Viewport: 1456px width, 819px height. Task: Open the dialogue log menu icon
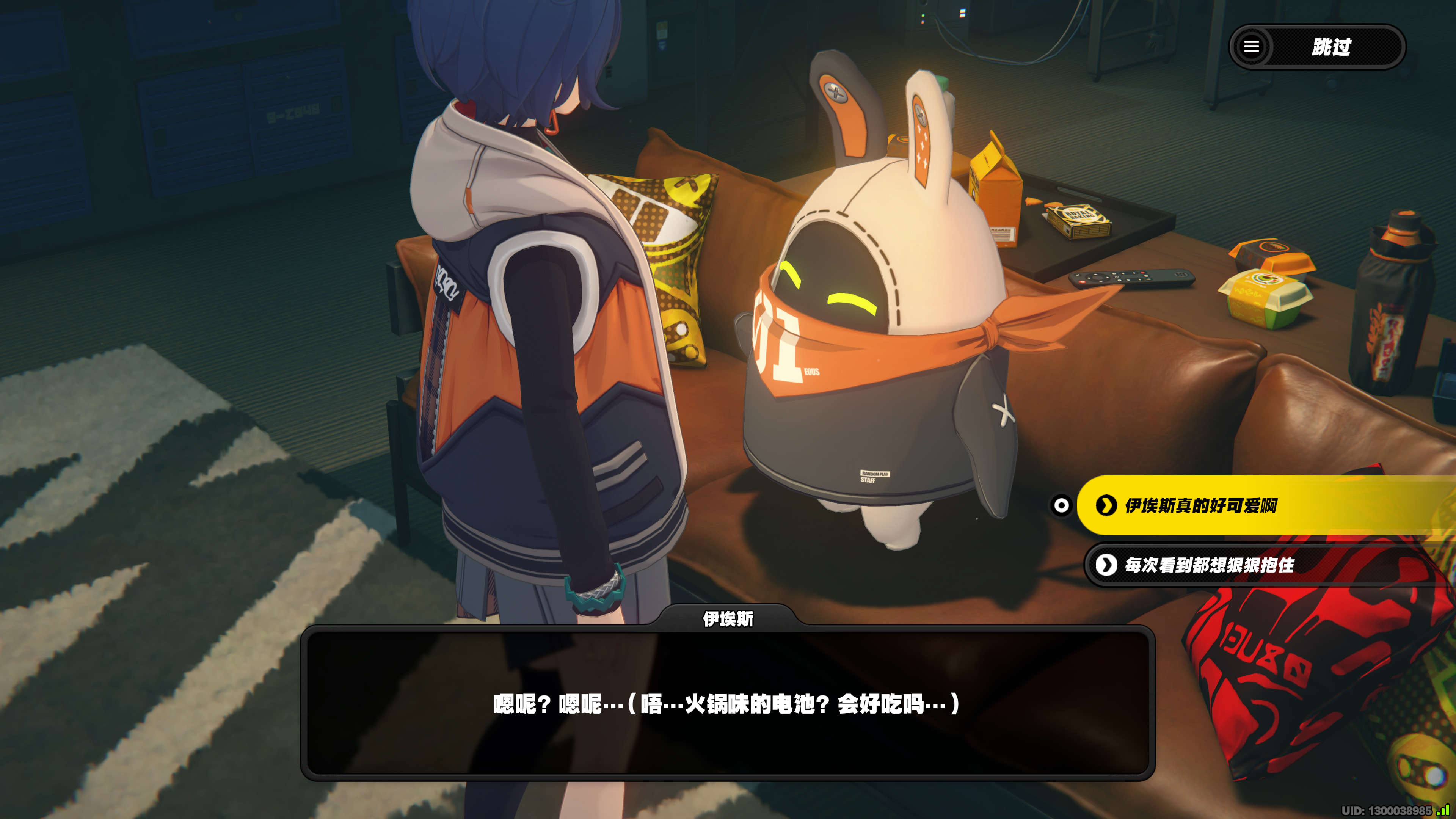click(x=1251, y=46)
